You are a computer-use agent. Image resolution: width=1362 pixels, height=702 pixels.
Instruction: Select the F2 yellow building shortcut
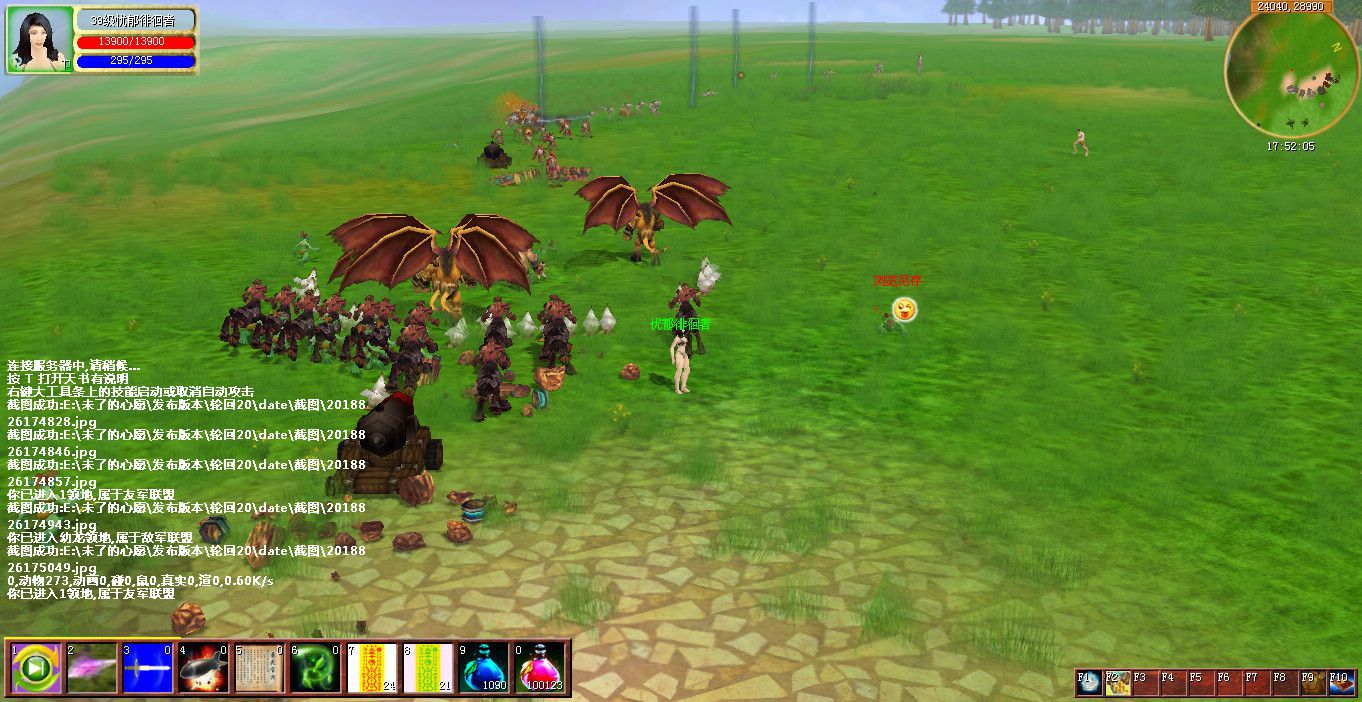[1117, 683]
